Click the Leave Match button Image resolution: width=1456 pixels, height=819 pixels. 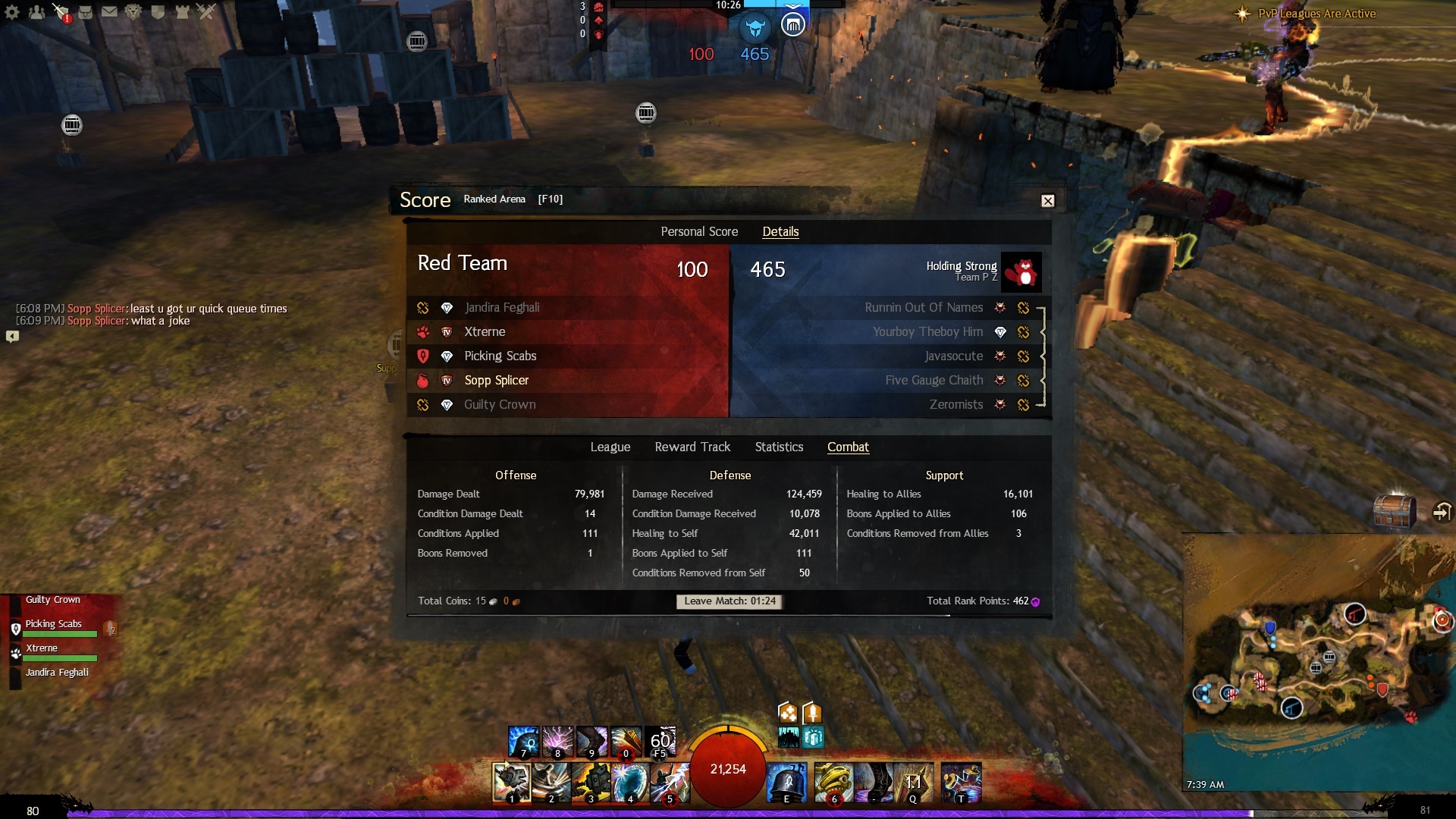730,601
